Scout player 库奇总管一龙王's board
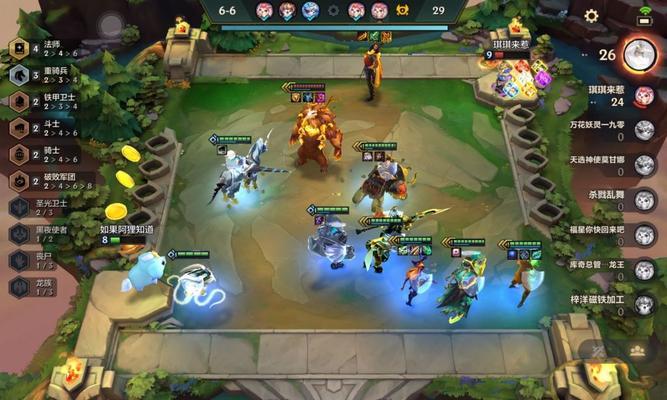 coord(644,270)
